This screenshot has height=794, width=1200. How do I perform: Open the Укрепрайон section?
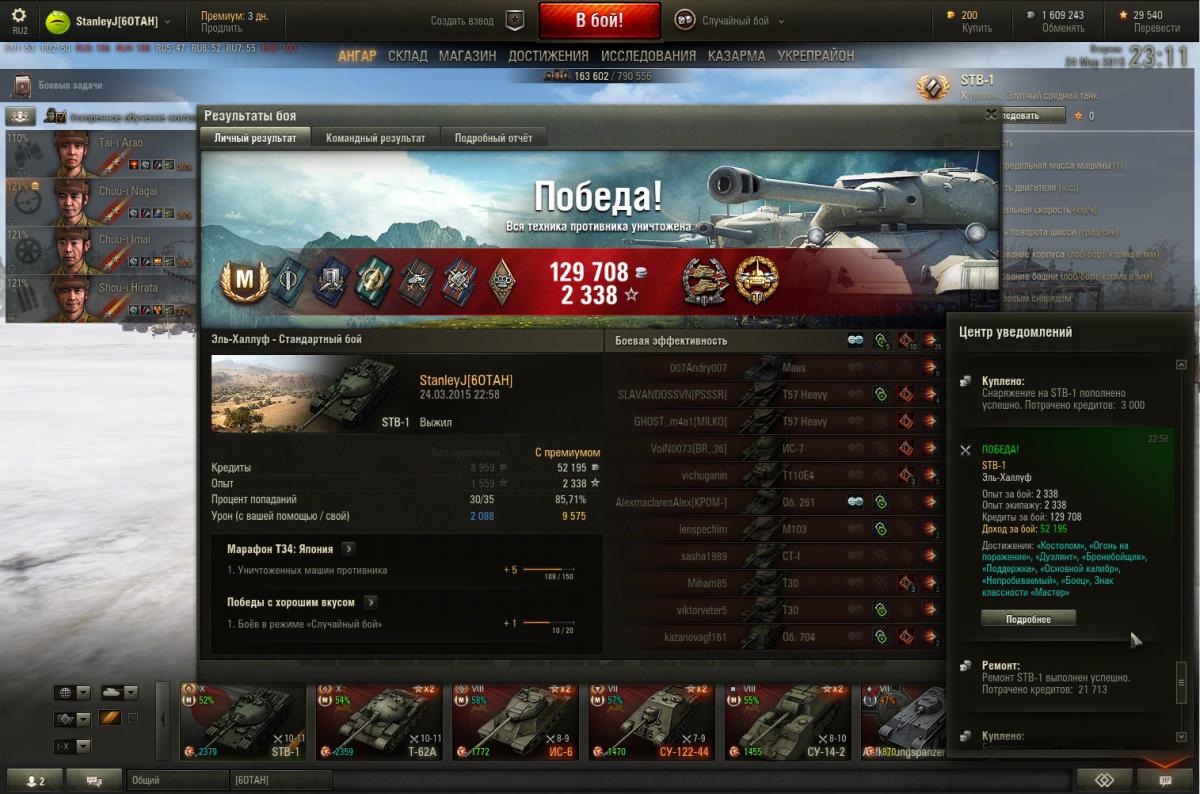[x=816, y=56]
